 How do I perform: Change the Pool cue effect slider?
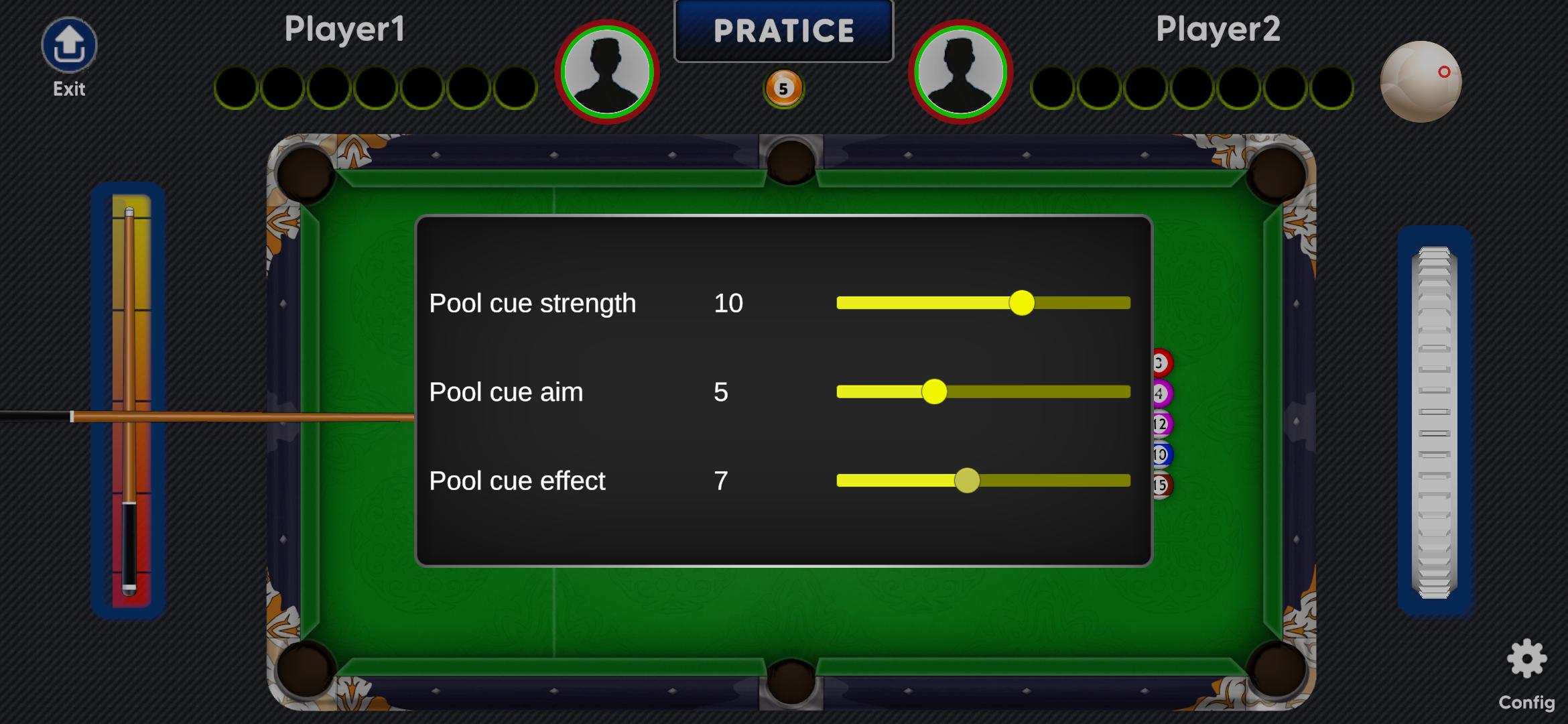[967, 481]
